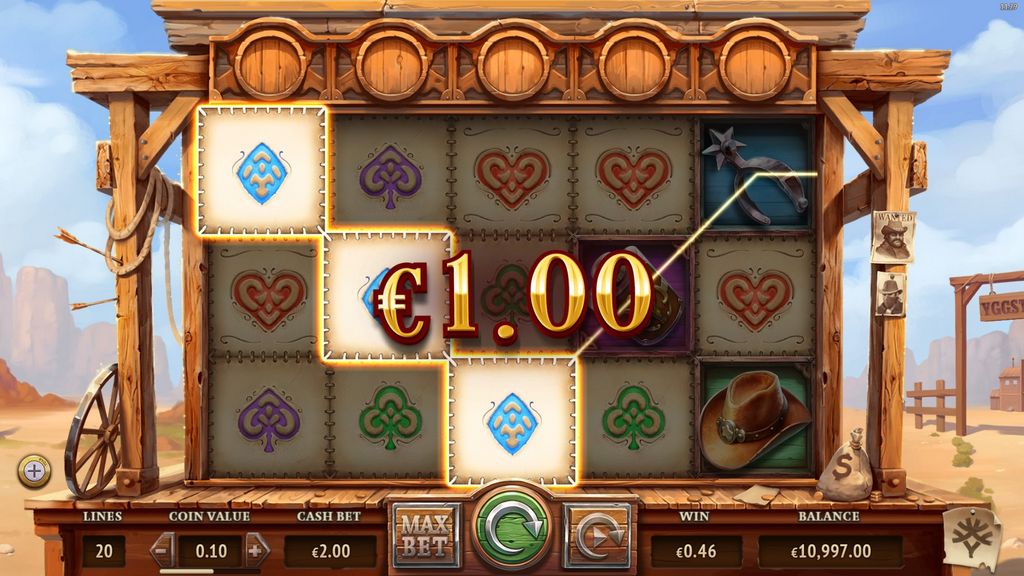Click the Yggdrasil tree logo
Image resolution: width=1024 pixels, height=576 pixels.
pos(972,537)
